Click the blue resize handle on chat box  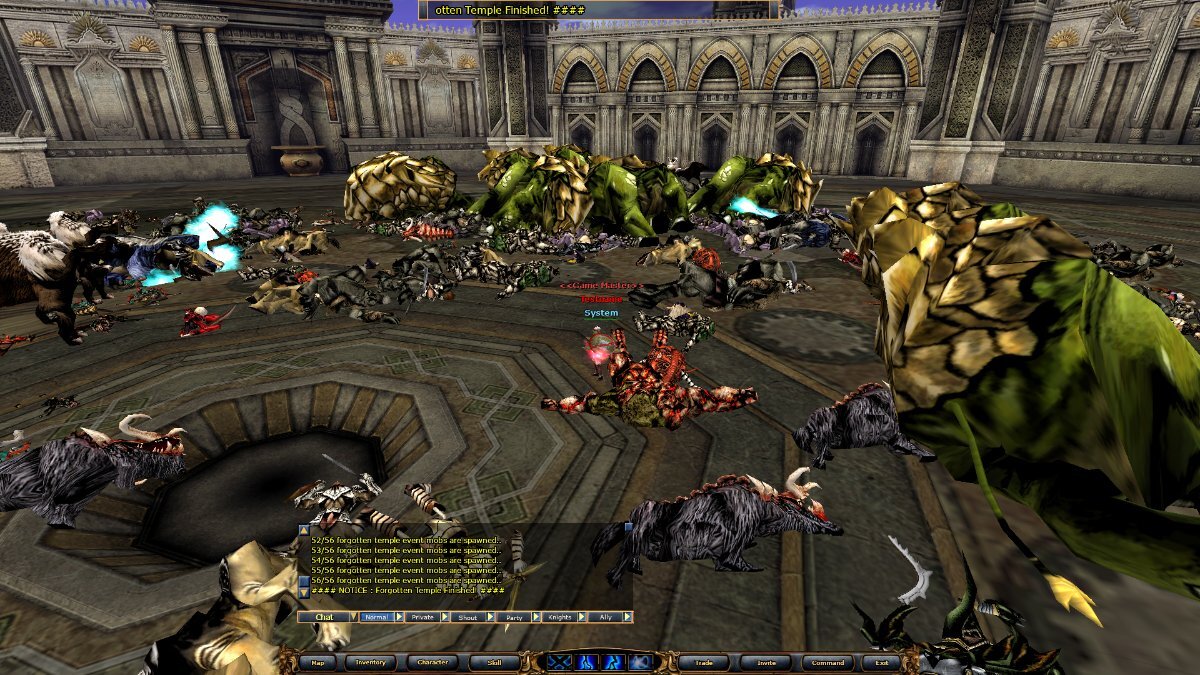(x=628, y=526)
